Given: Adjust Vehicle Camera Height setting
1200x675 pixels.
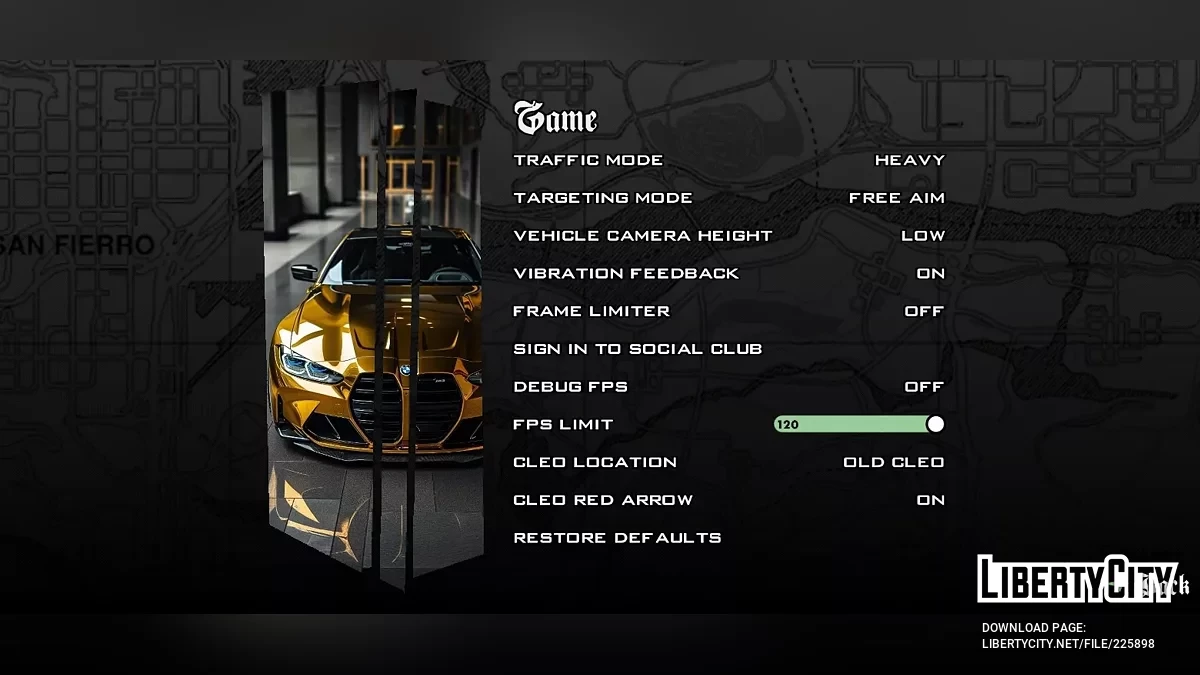Looking at the screenshot, I should [x=922, y=236].
